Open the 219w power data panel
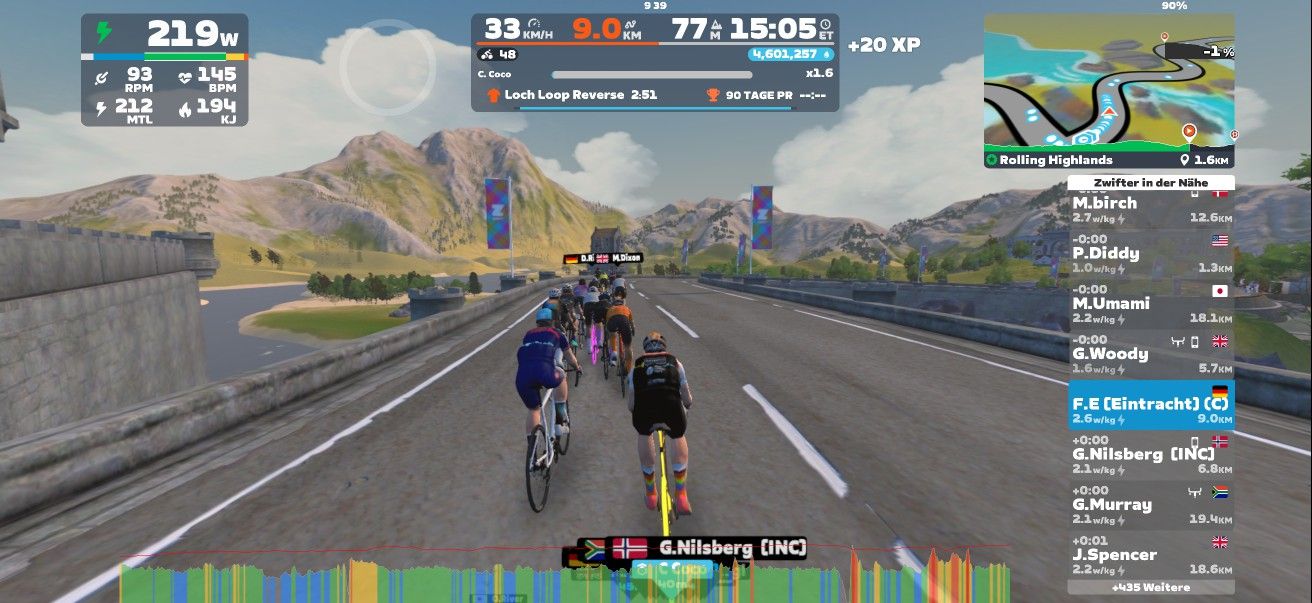This screenshot has height=603, width=1312. [165, 70]
